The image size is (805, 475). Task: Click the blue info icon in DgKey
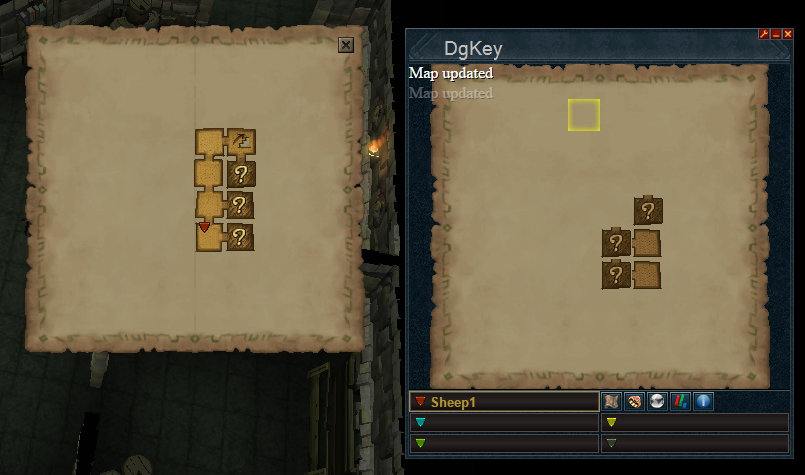click(x=703, y=402)
